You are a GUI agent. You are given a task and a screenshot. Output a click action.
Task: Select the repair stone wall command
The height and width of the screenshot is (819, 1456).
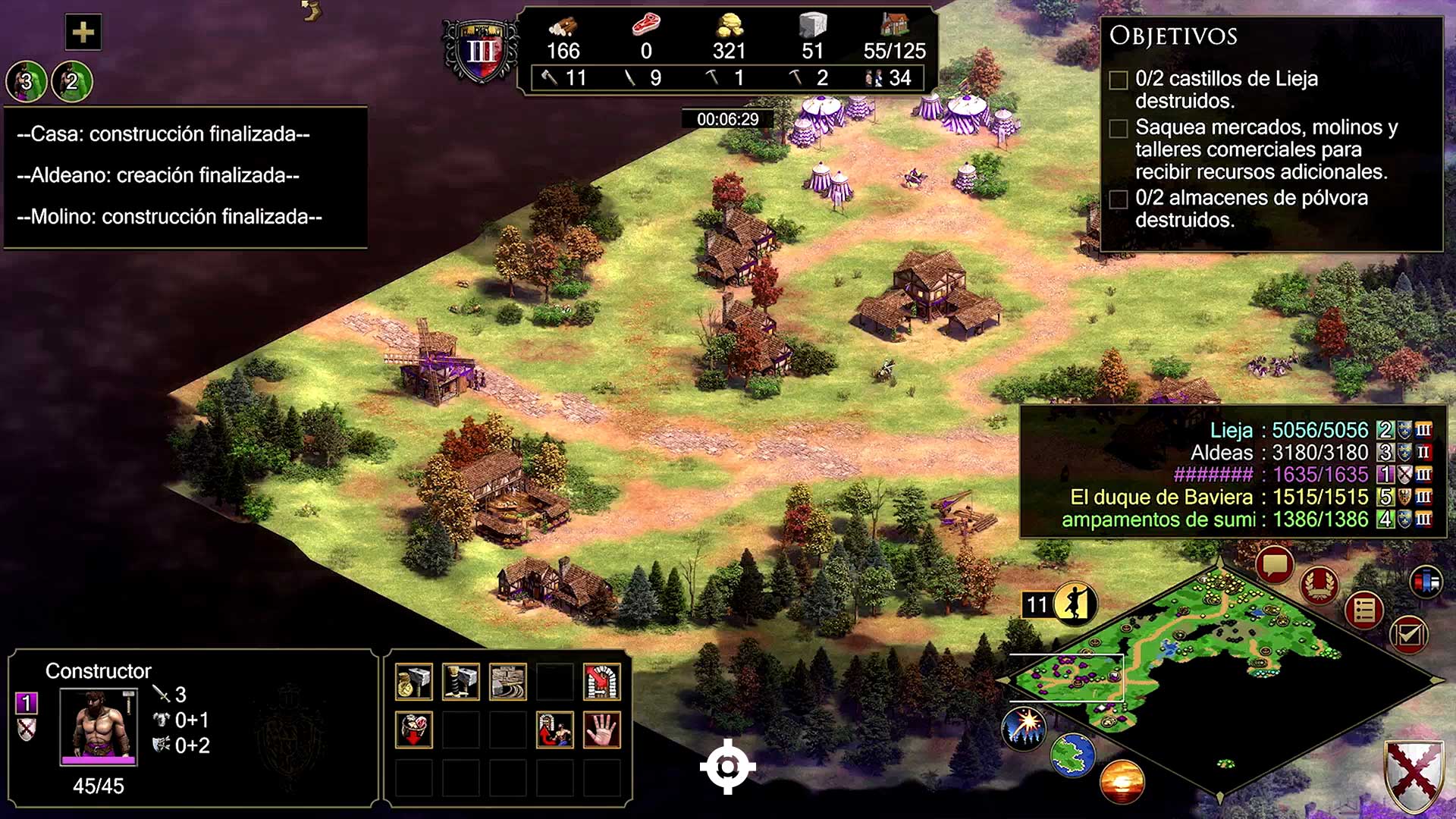[x=507, y=682]
